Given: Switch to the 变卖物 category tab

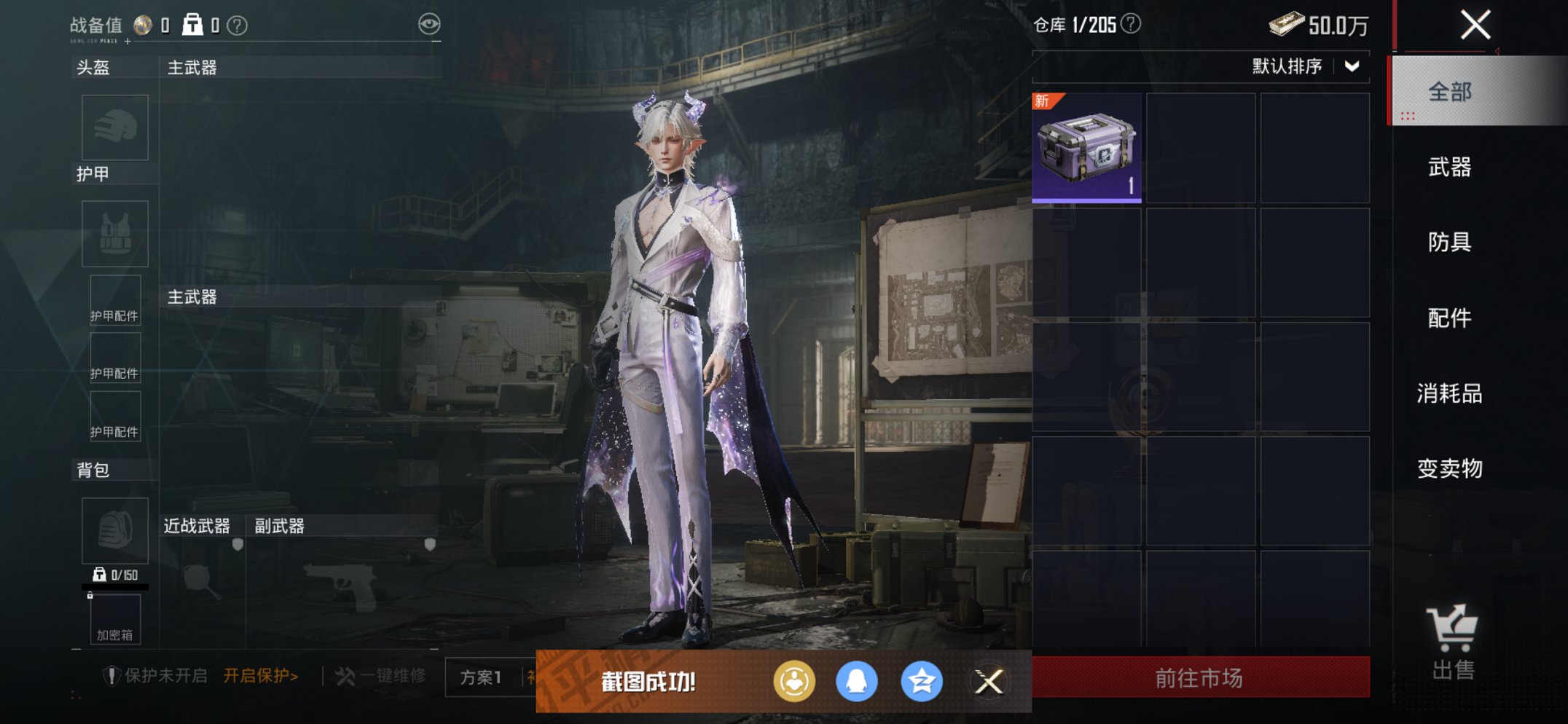Looking at the screenshot, I should pos(1450,468).
